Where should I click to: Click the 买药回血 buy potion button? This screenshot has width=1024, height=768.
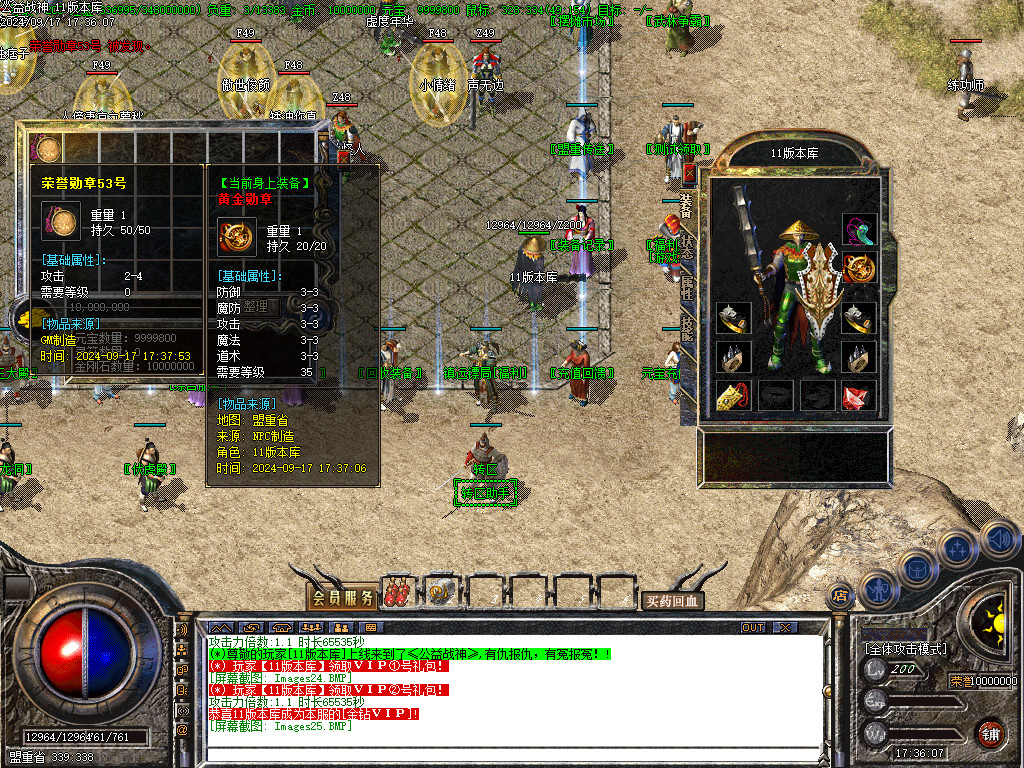672,601
